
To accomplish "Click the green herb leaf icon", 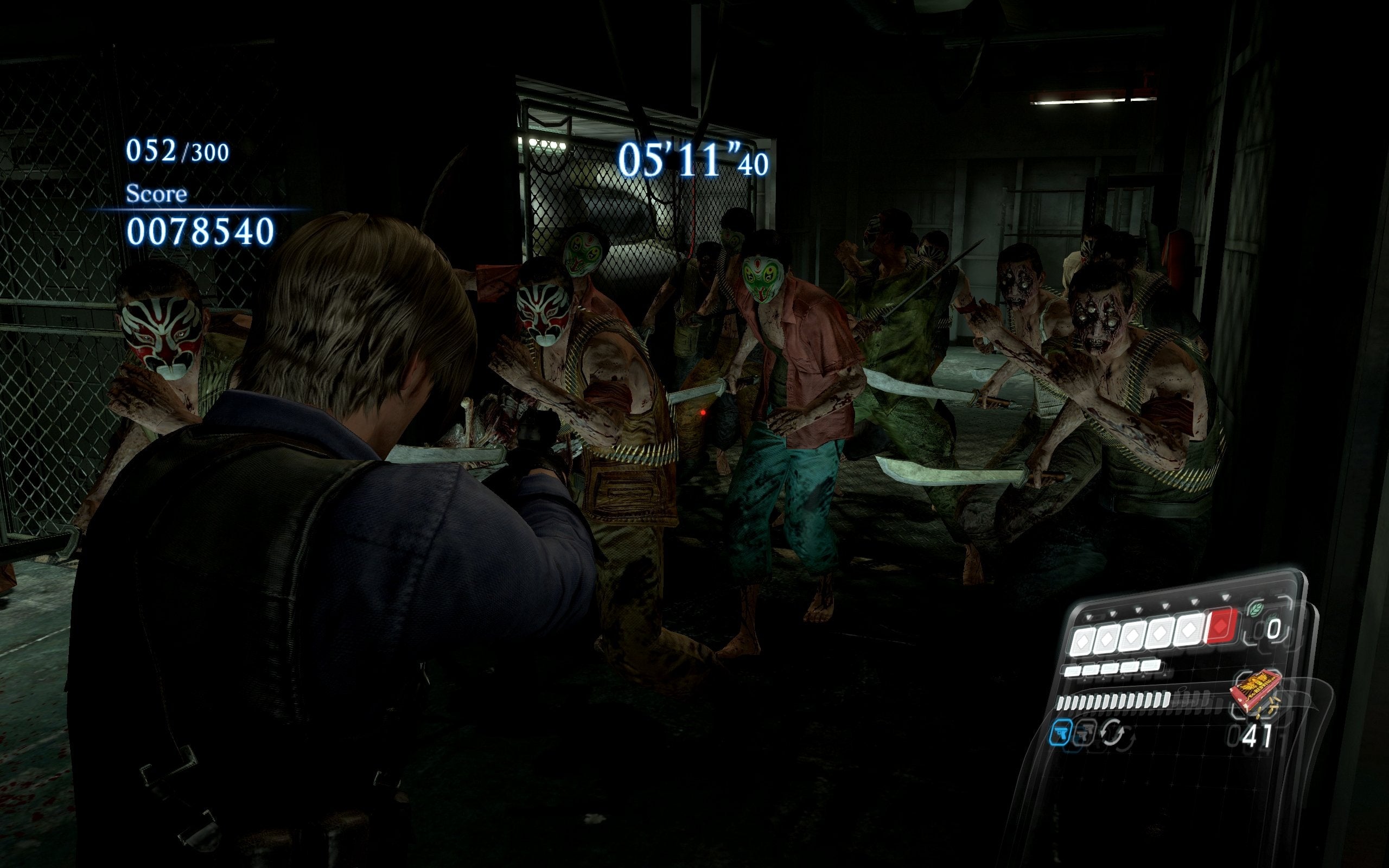I will click(1256, 610).
